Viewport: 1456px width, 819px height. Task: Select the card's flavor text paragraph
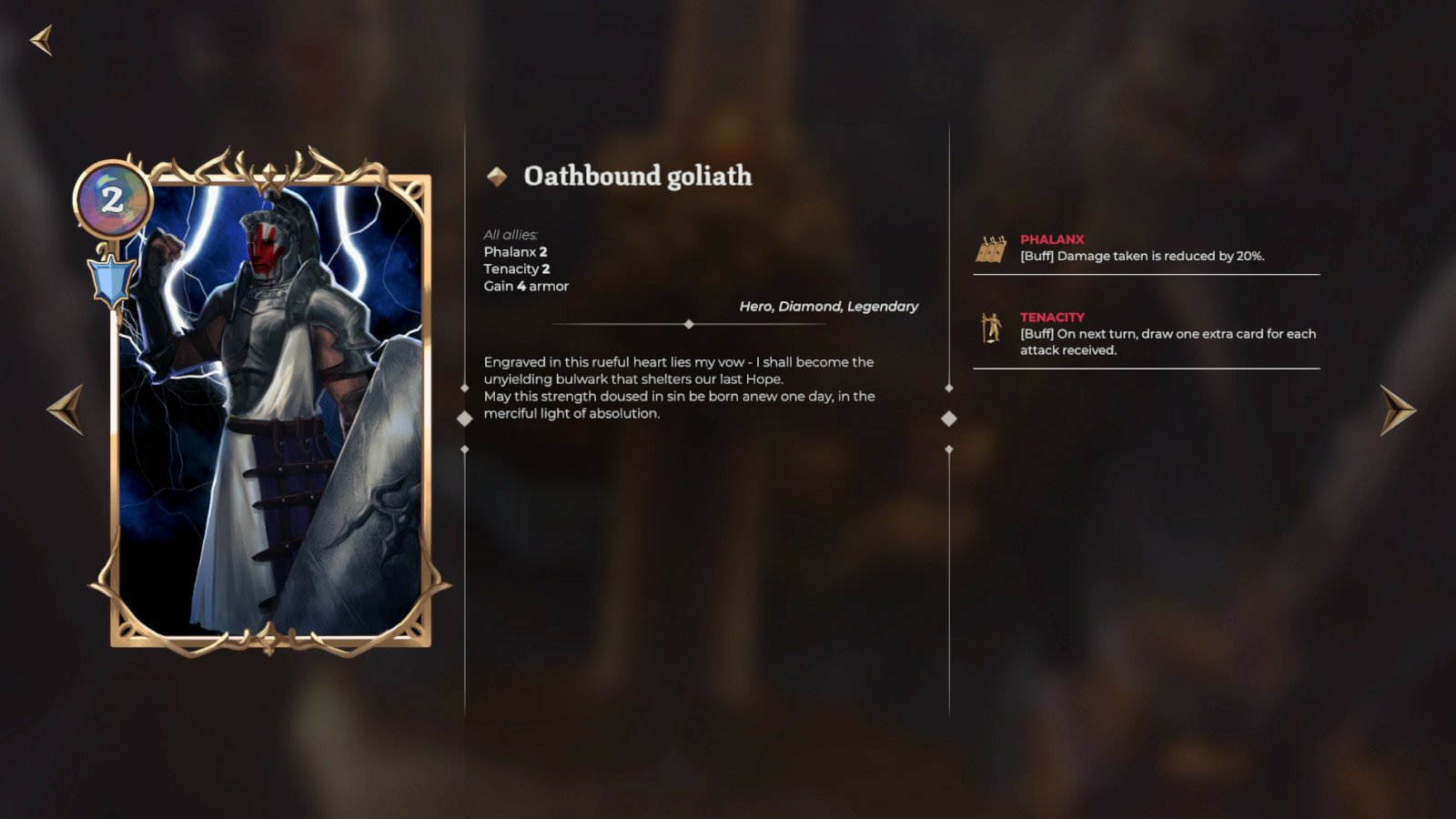click(678, 387)
